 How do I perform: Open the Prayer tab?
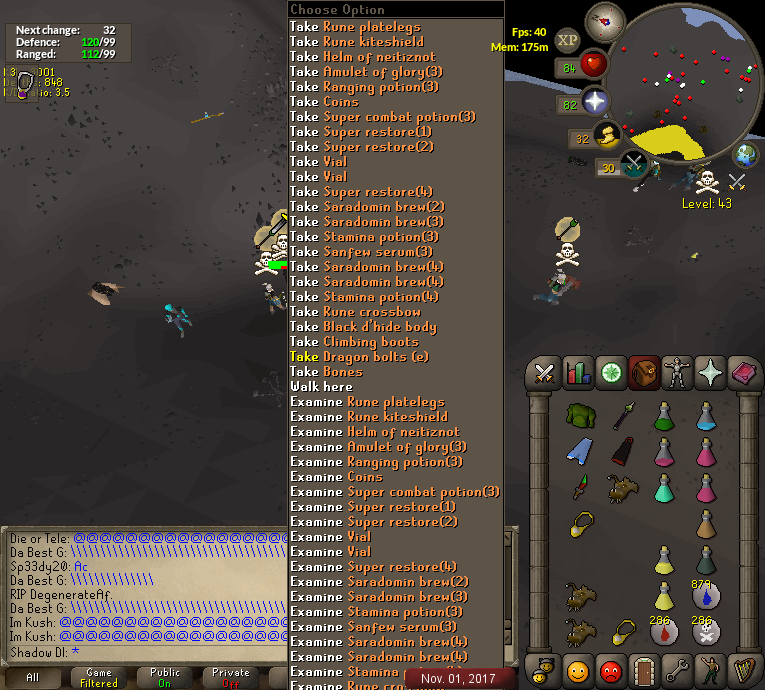[709, 374]
